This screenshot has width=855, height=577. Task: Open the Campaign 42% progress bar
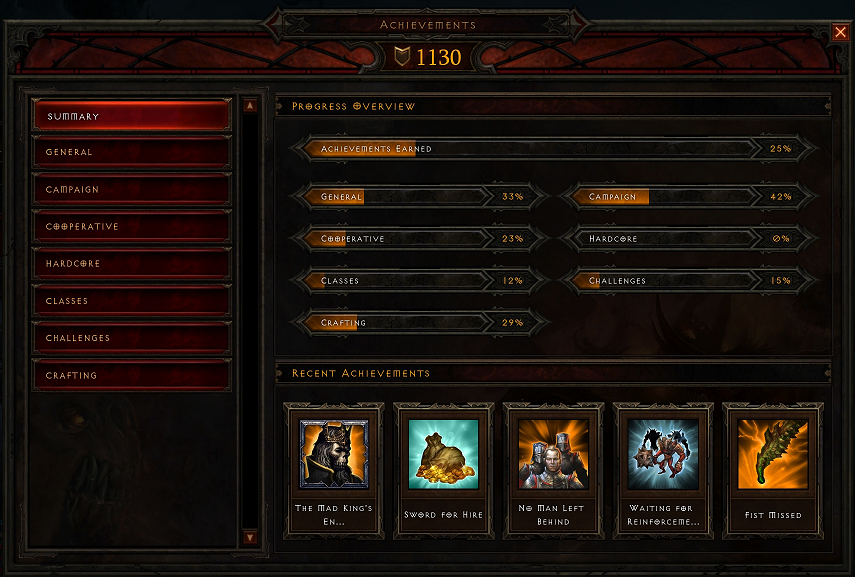point(688,197)
